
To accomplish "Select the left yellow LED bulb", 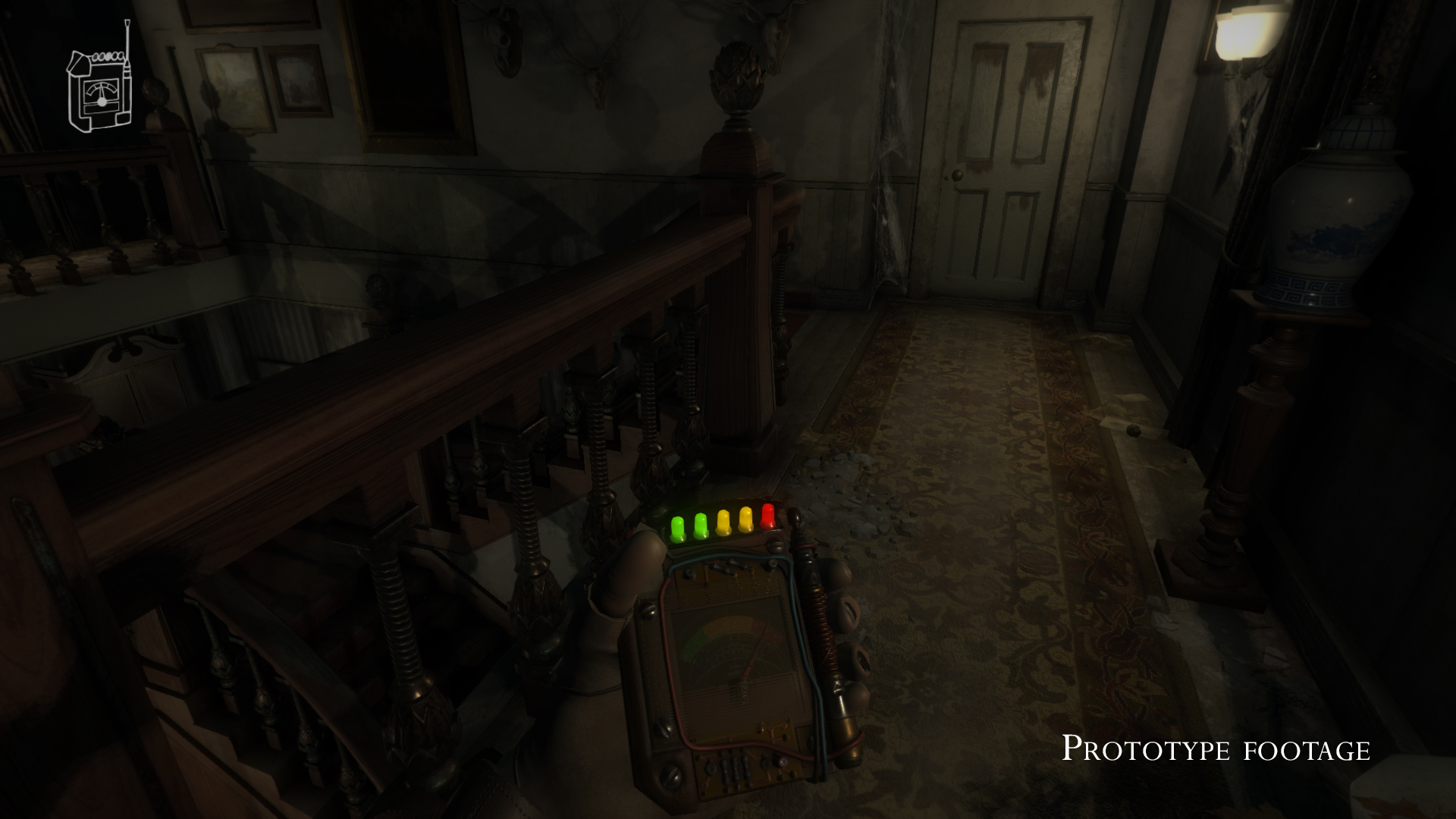I will point(722,521).
